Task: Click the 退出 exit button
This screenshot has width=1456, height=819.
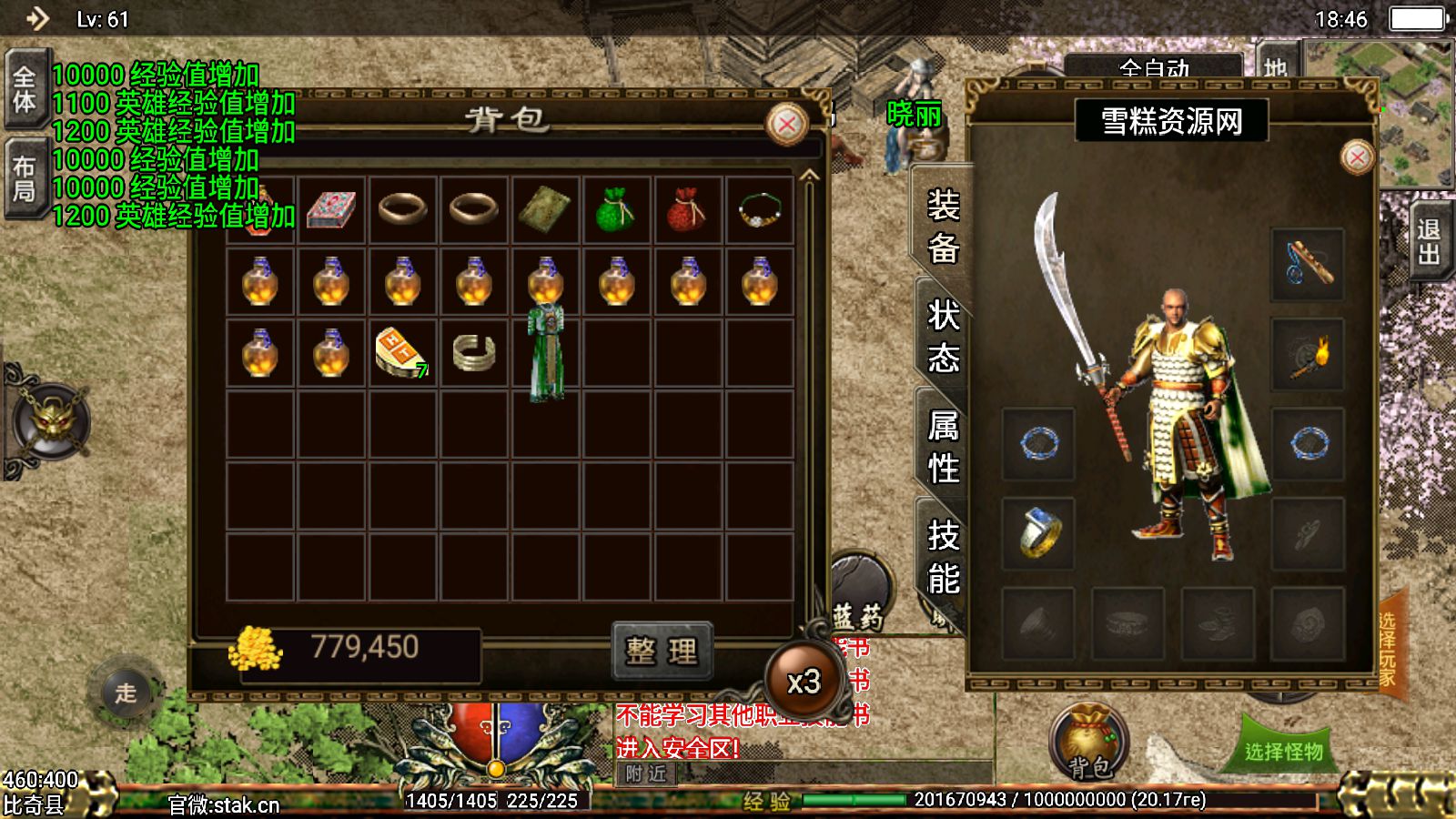Action: 1429,242
